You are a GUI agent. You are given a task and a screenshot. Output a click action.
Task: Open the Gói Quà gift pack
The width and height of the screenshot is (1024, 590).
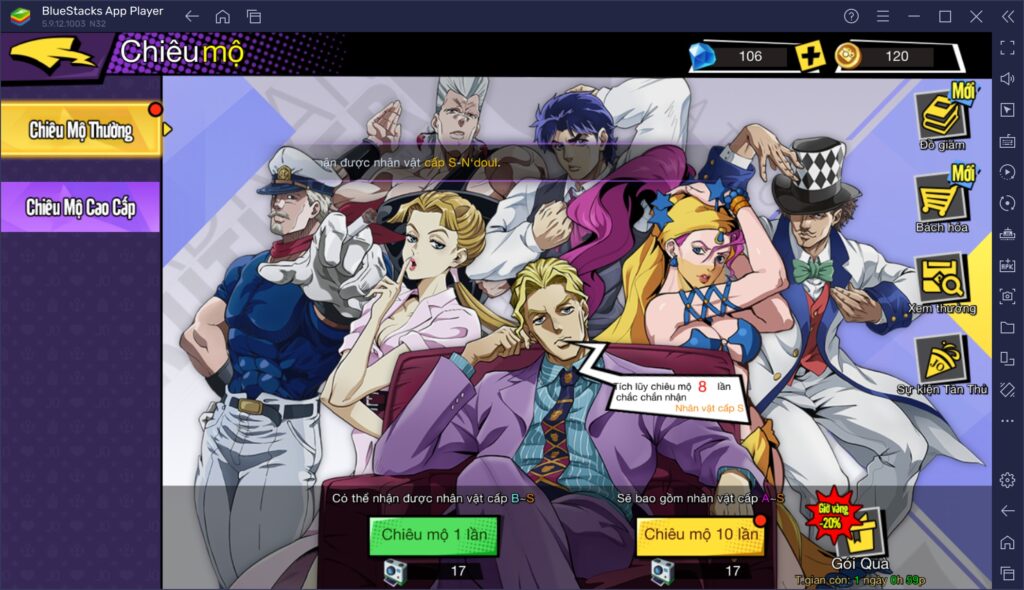tap(859, 538)
